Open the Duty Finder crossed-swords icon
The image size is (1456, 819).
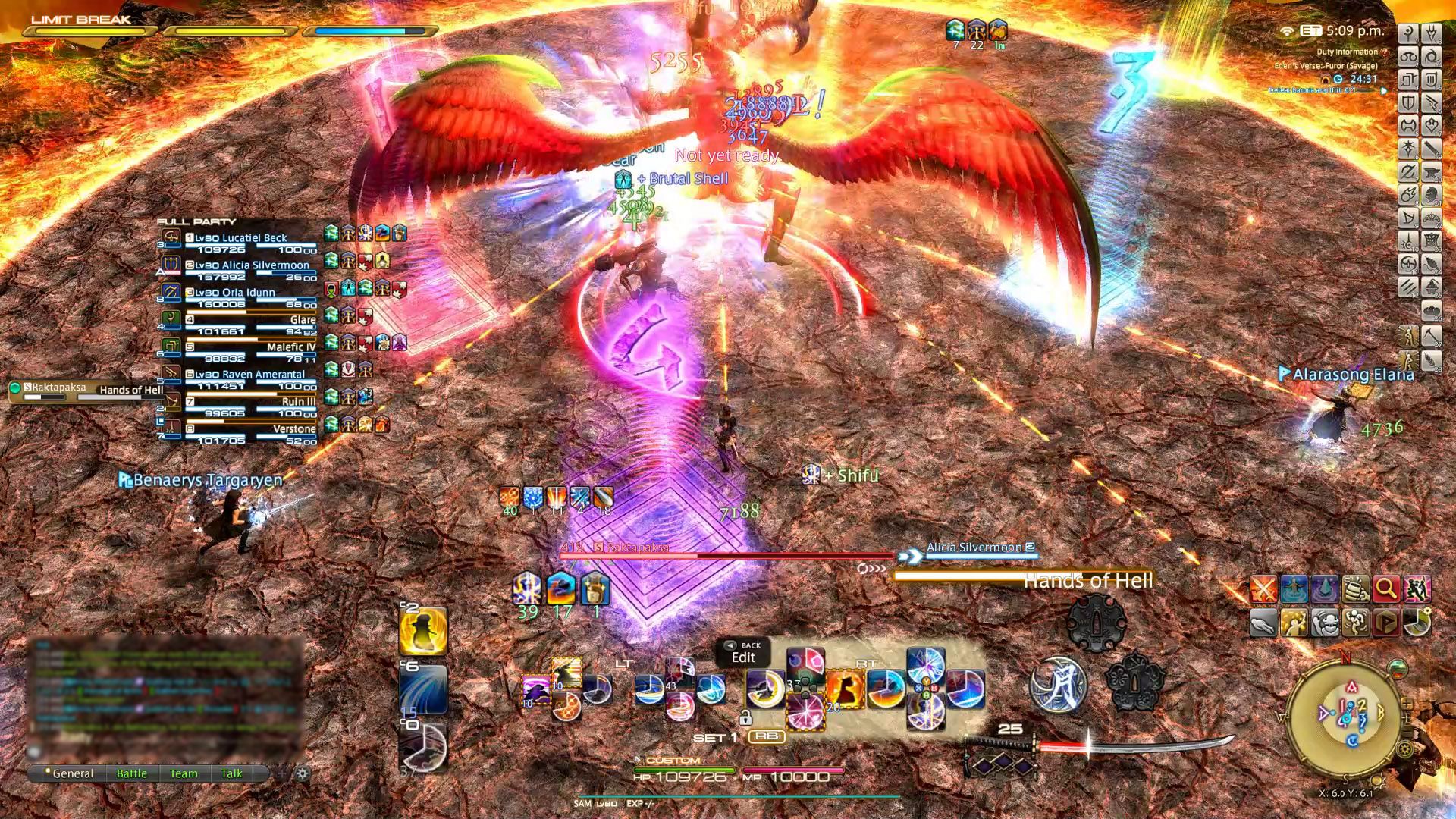1263,588
